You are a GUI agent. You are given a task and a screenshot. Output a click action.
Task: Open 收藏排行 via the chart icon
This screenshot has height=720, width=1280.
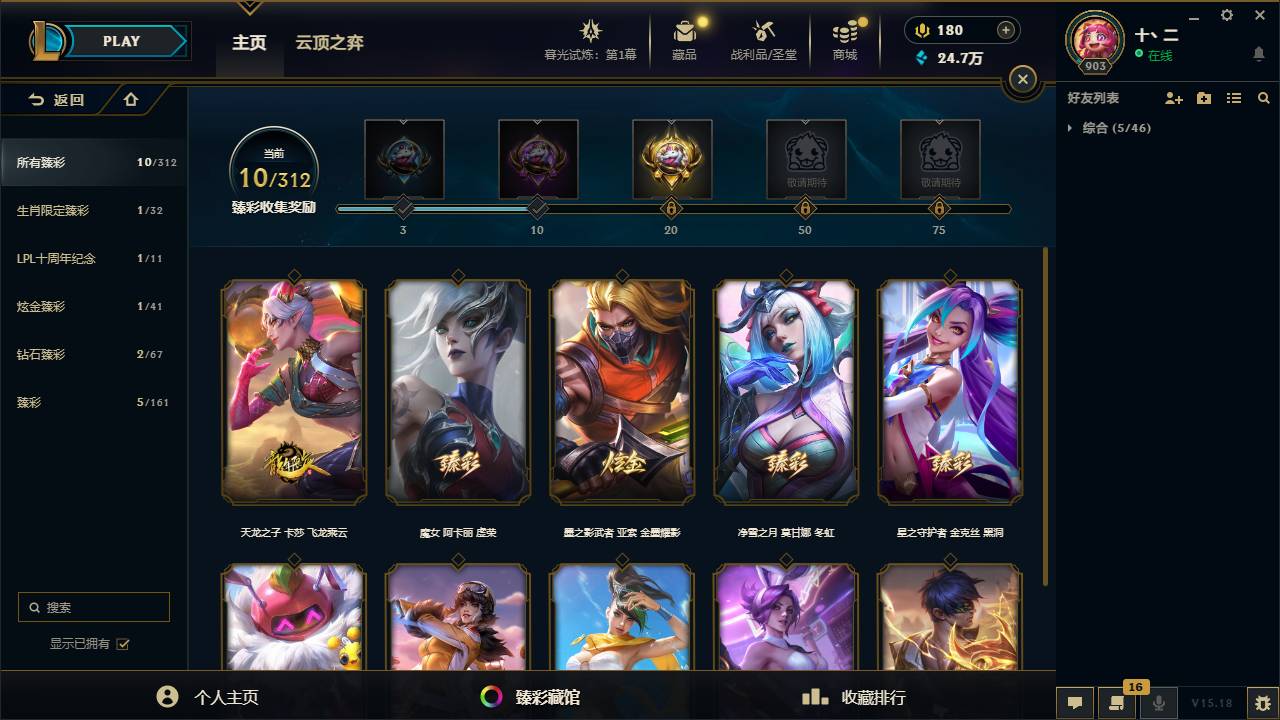click(x=812, y=697)
